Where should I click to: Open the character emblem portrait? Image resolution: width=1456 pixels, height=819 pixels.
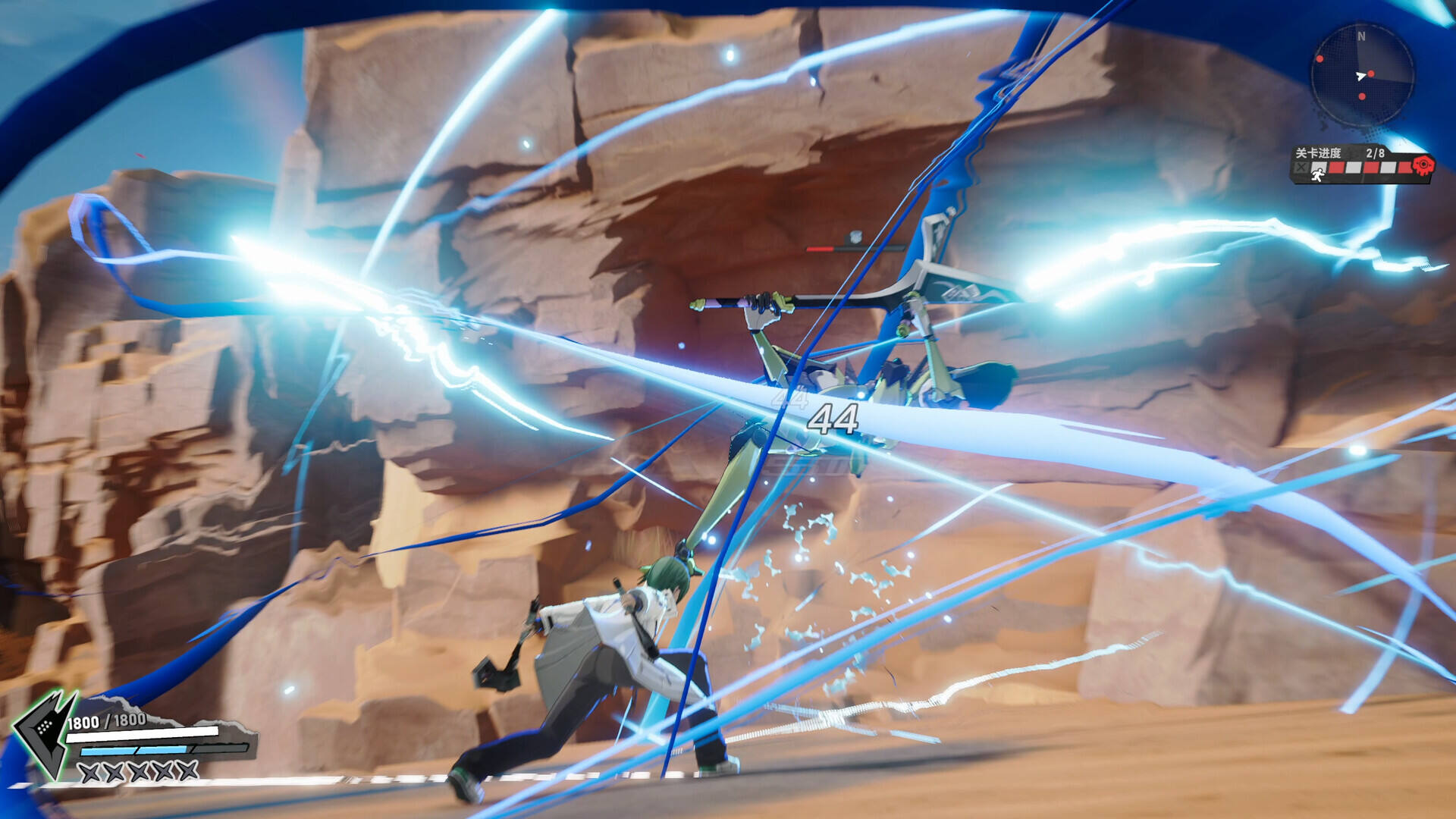[44, 732]
